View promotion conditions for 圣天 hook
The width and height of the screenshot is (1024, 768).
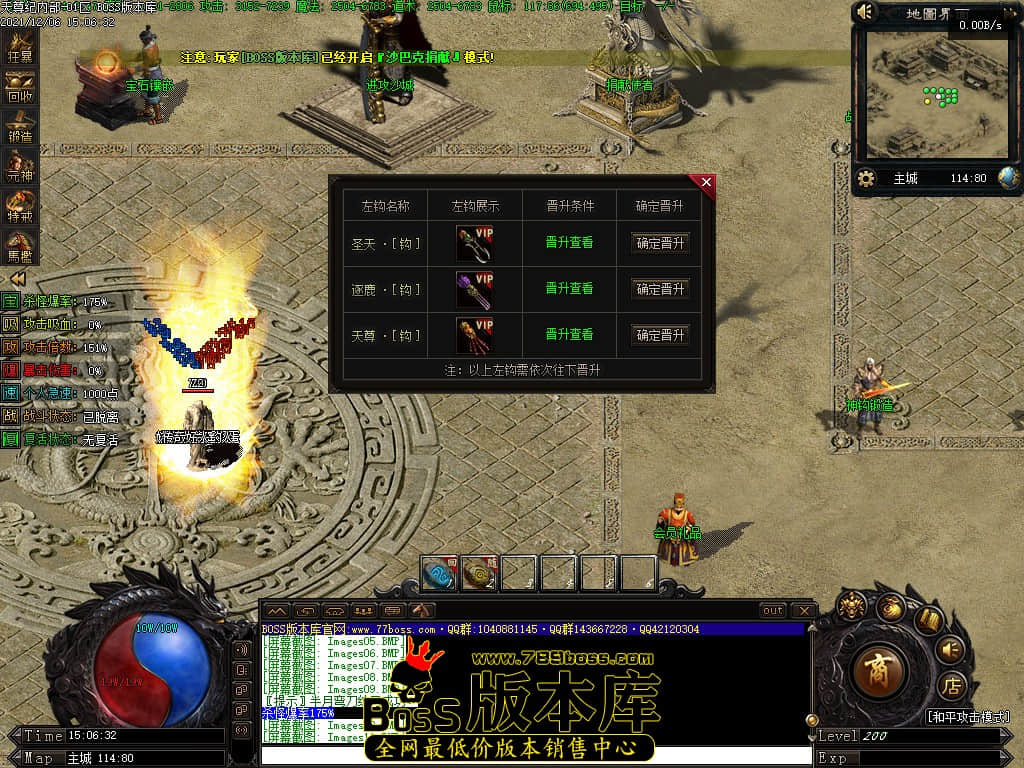pos(569,243)
